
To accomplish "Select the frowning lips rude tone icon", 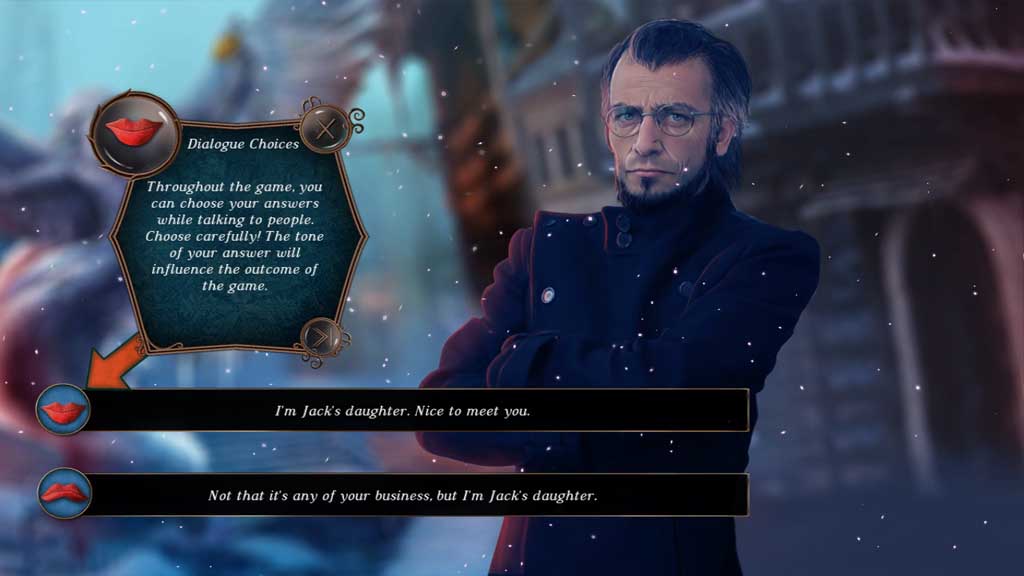I will [65, 493].
